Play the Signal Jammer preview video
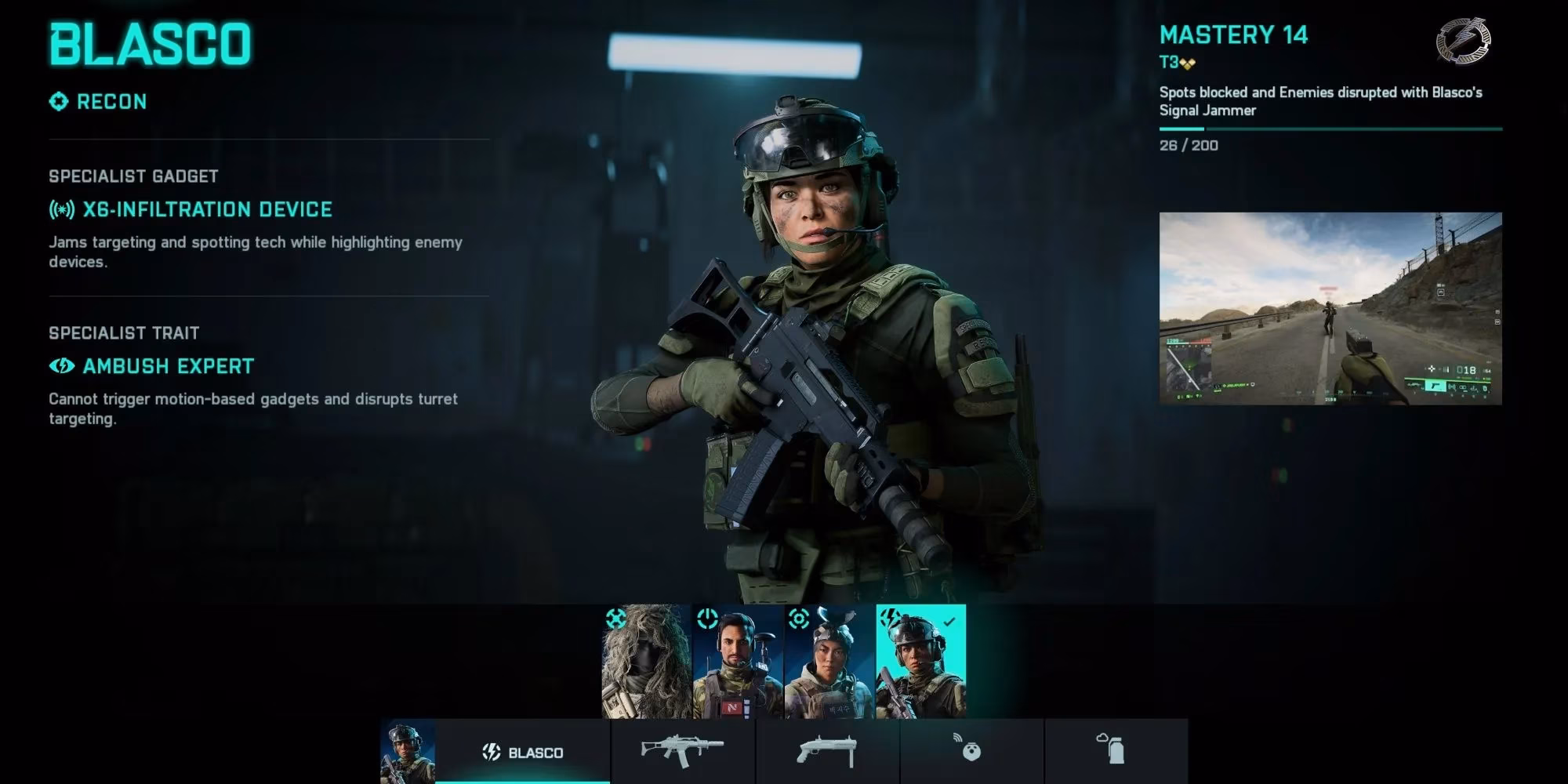1568x784 pixels. pos(1330,308)
